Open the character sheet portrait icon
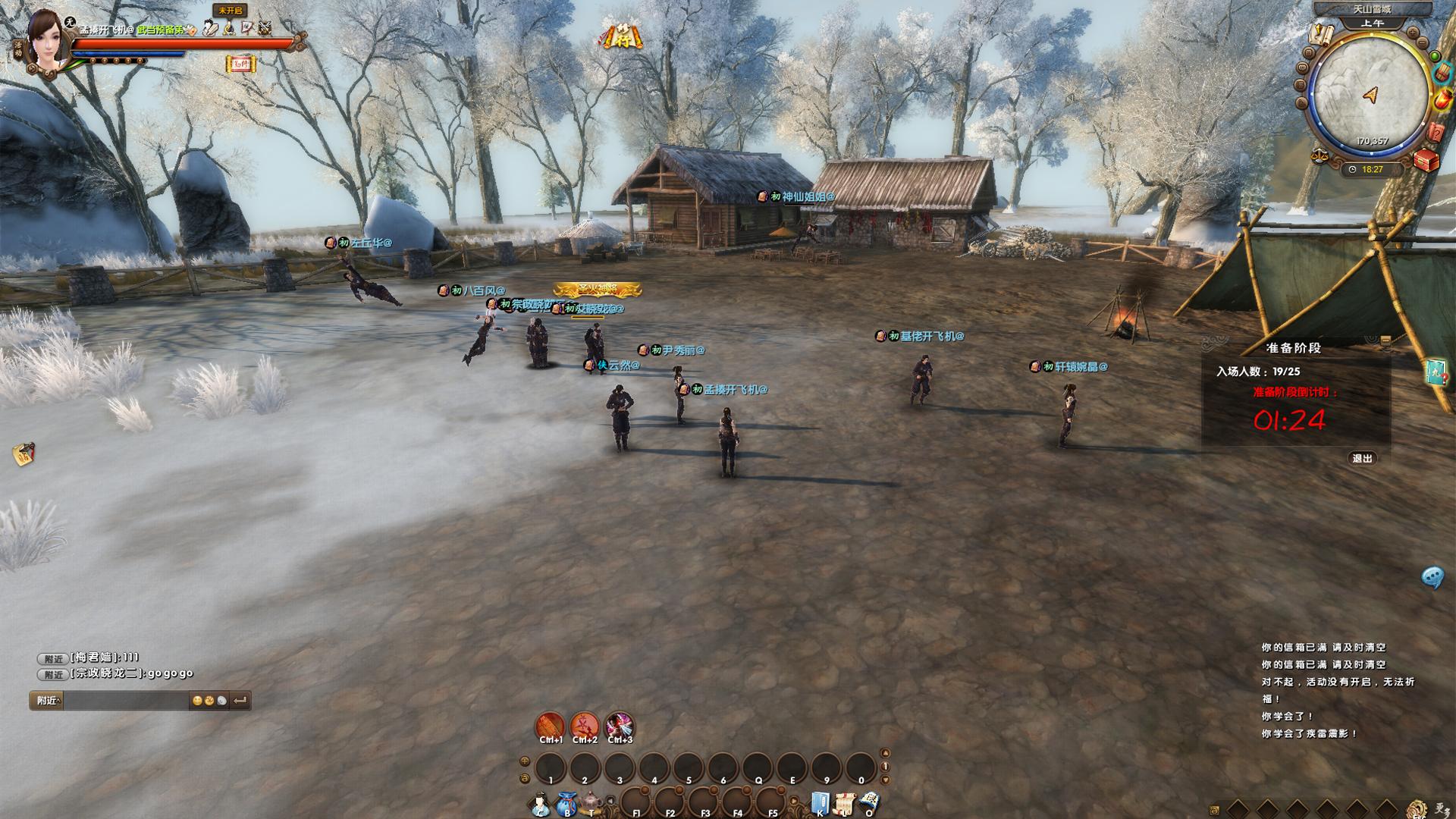 point(540,804)
